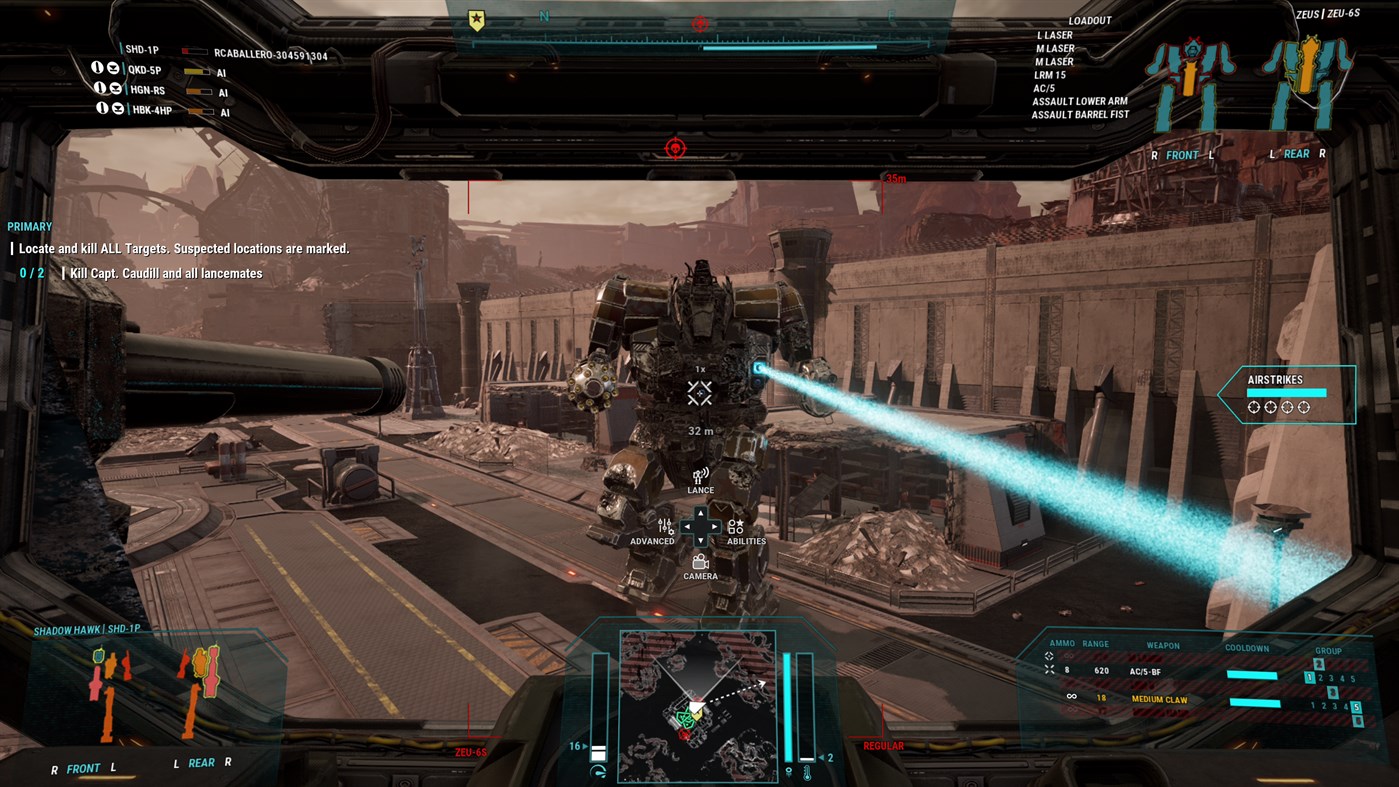Toggle the power icon beside HBK-4HP
The height and width of the screenshot is (787, 1399).
[103, 108]
